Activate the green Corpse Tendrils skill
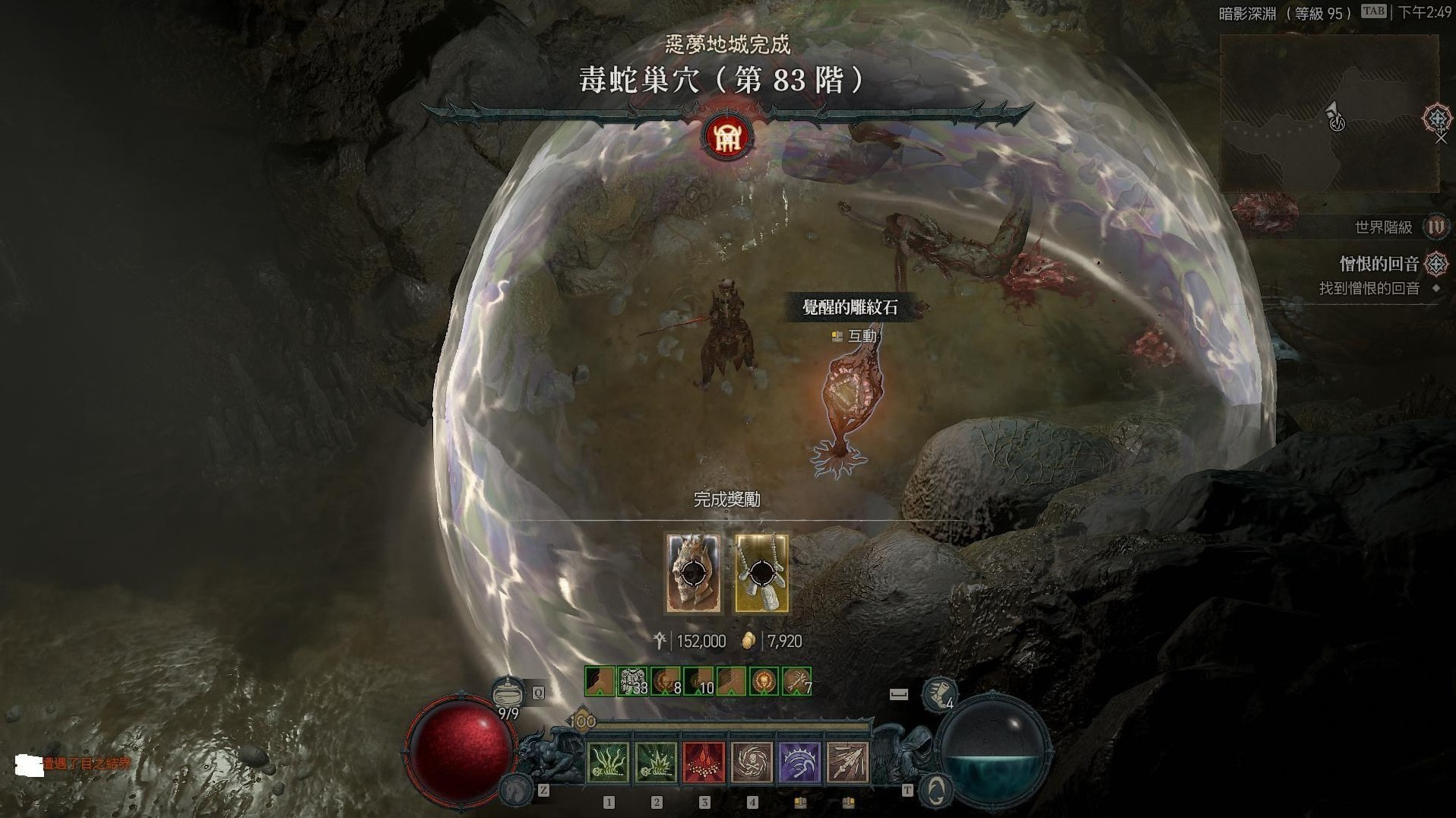 [x=609, y=762]
